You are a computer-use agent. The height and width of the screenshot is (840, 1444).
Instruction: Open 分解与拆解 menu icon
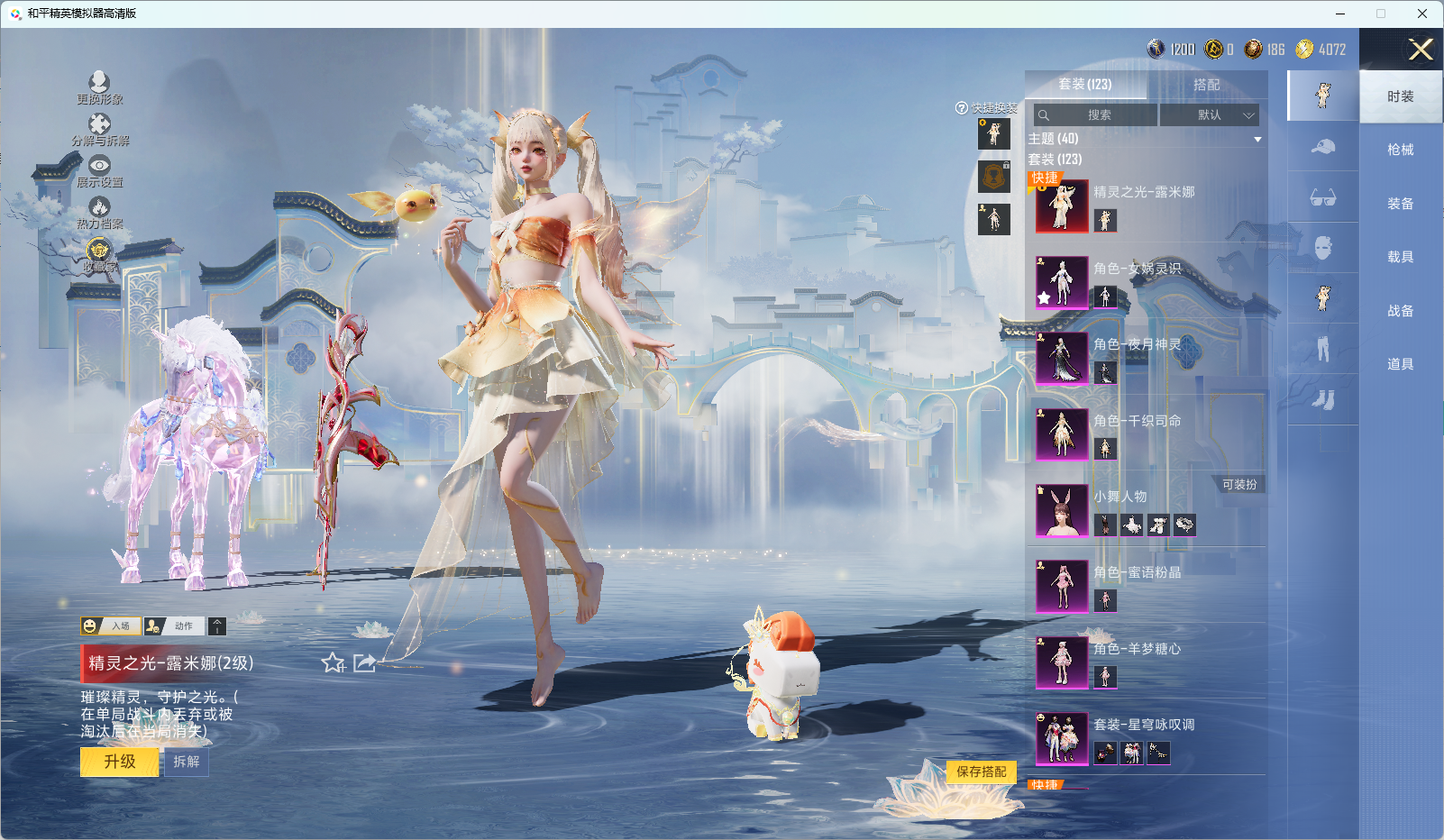99,128
